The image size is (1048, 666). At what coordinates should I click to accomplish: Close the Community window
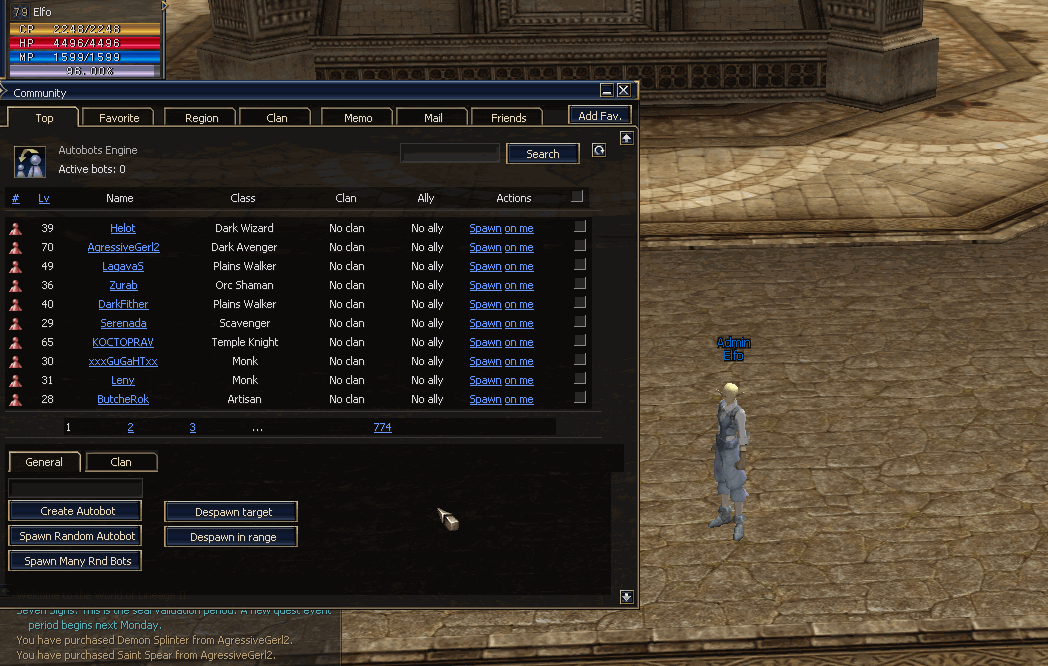click(x=624, y=91)
